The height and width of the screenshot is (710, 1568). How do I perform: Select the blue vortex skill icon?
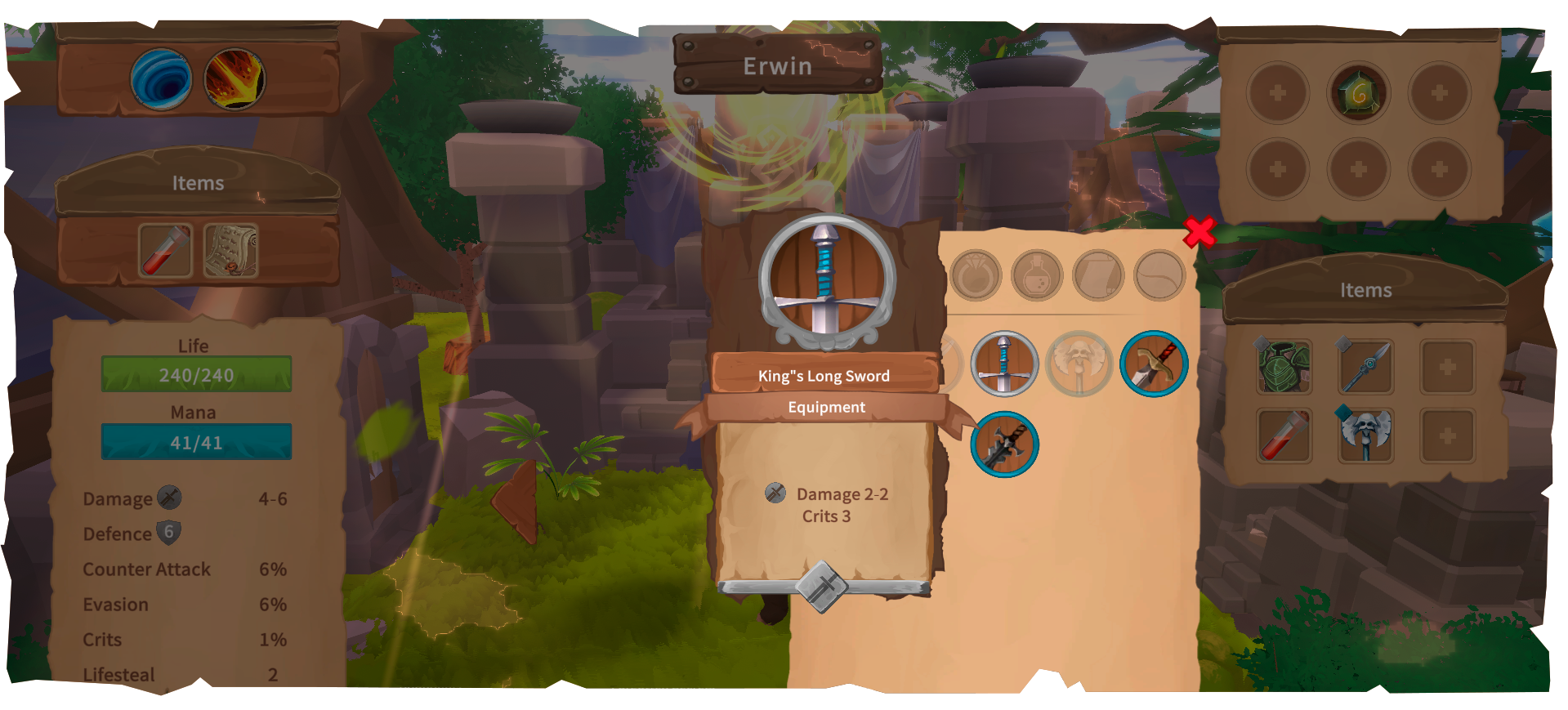(159, 79)
